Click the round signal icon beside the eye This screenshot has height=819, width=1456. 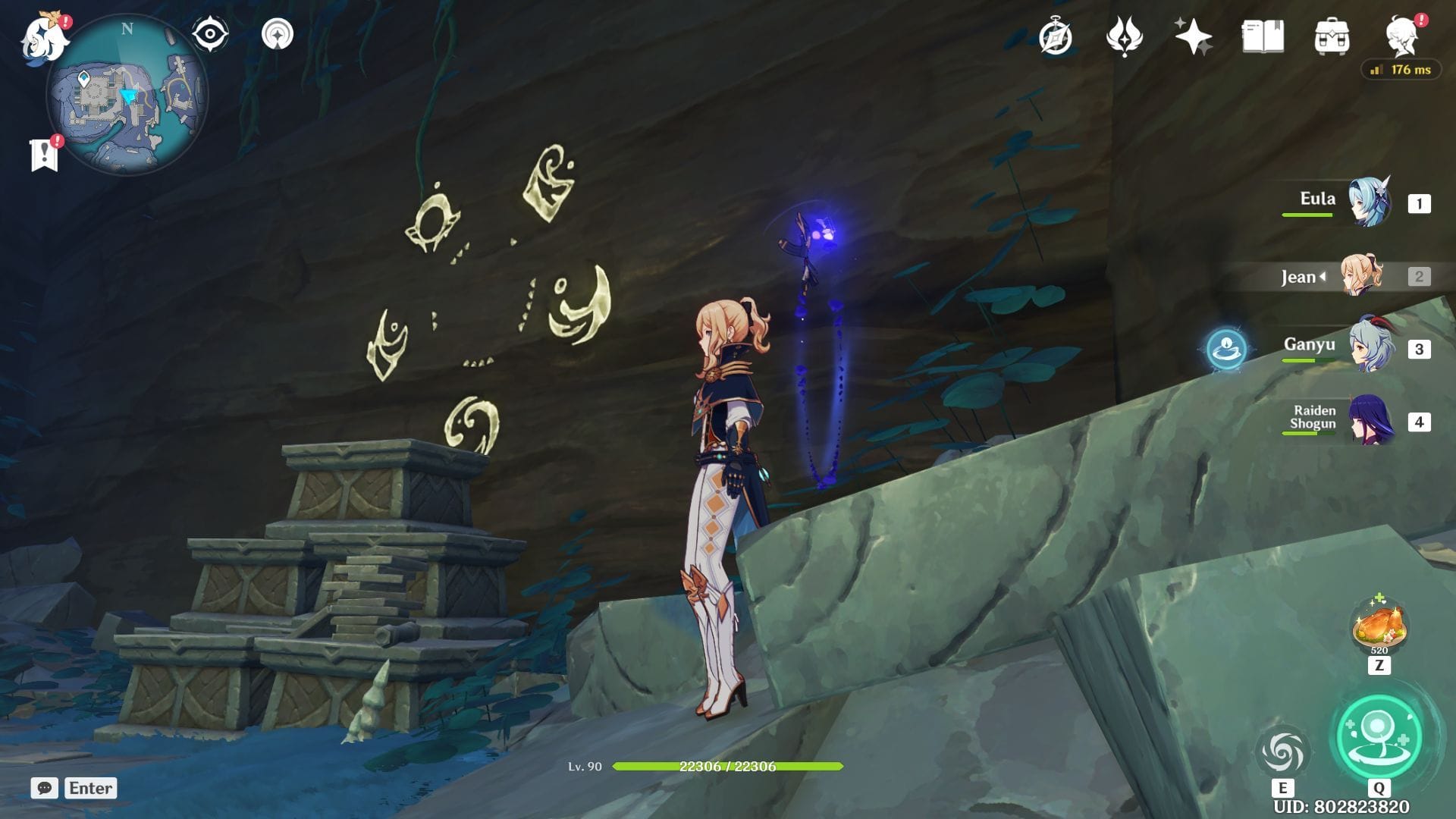[x=278, y=34]
